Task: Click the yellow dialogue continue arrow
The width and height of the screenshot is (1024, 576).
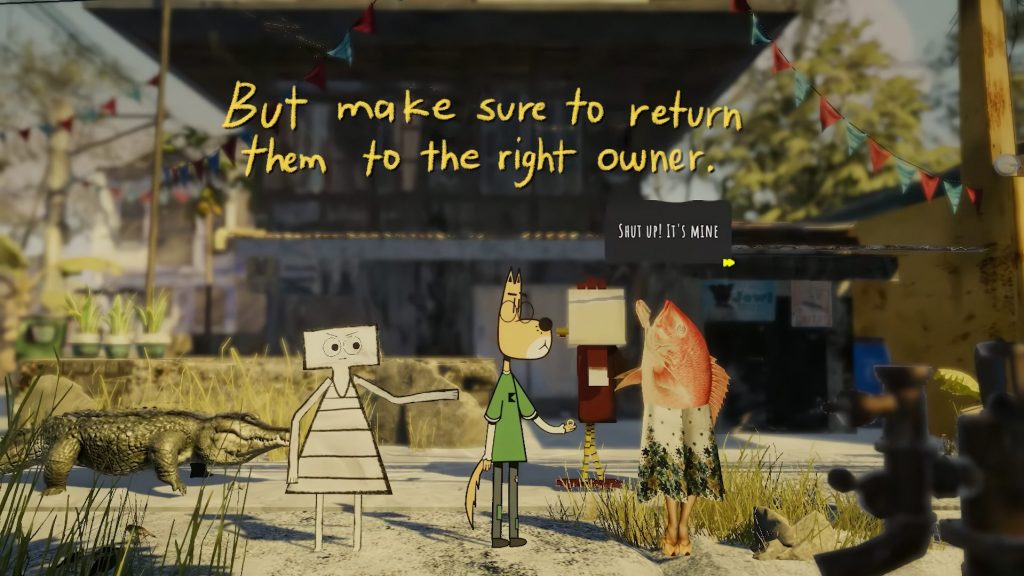Action: (728, 263)
